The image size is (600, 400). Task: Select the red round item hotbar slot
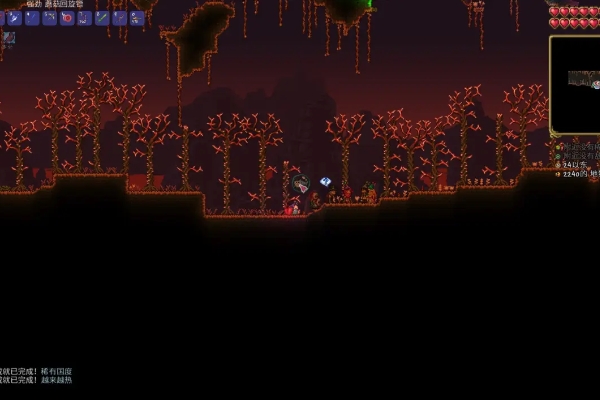point(67,18)
